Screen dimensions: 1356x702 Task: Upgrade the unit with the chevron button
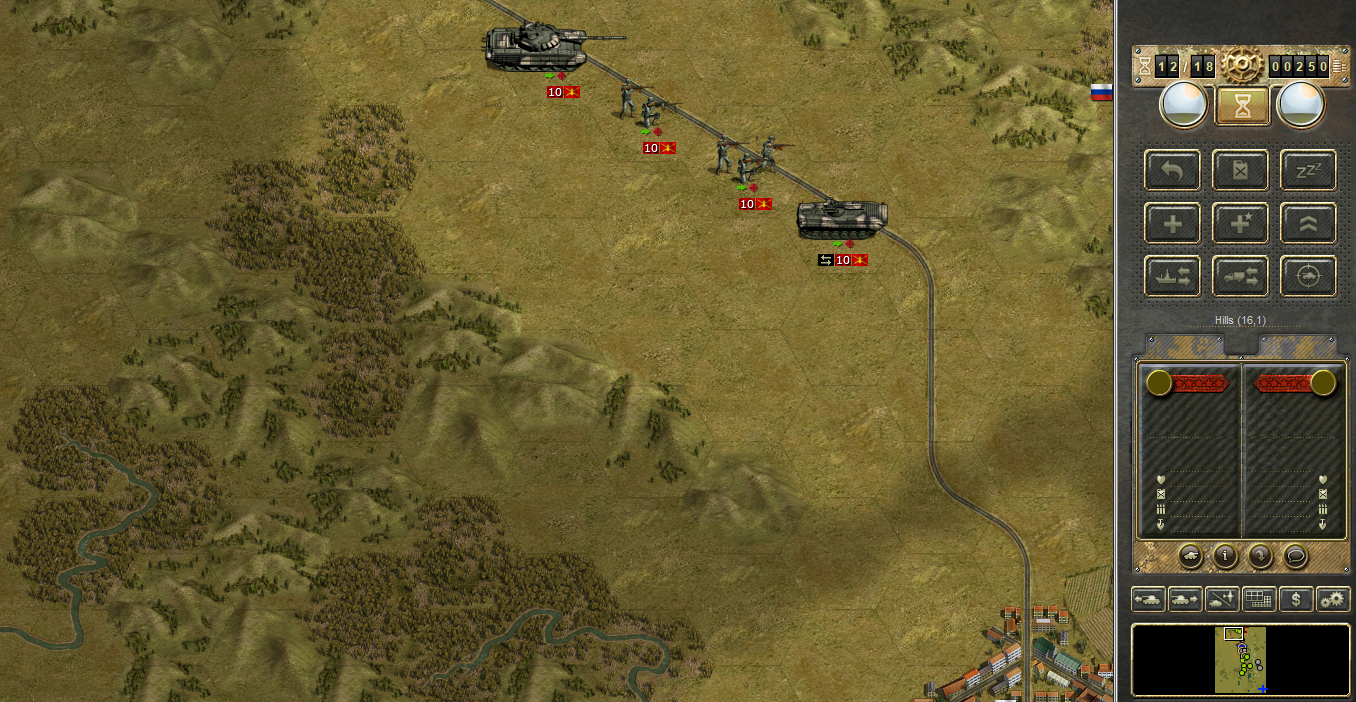point(1308,223)
